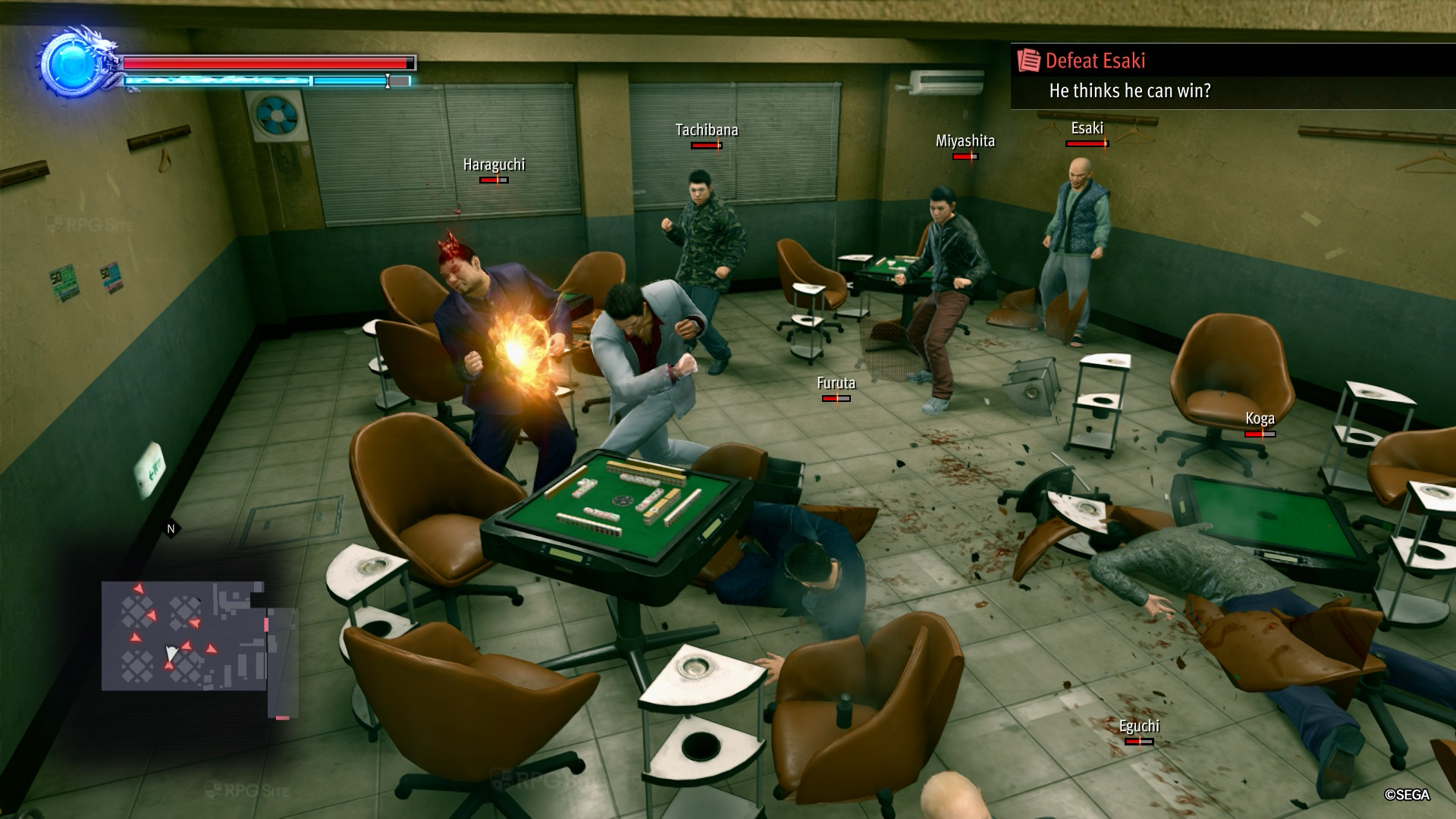Viewport: 1456px width, 819px height.
Task: Click the N compass marker above the minimap
Action: pyautogui.click(x=171, y=529)
